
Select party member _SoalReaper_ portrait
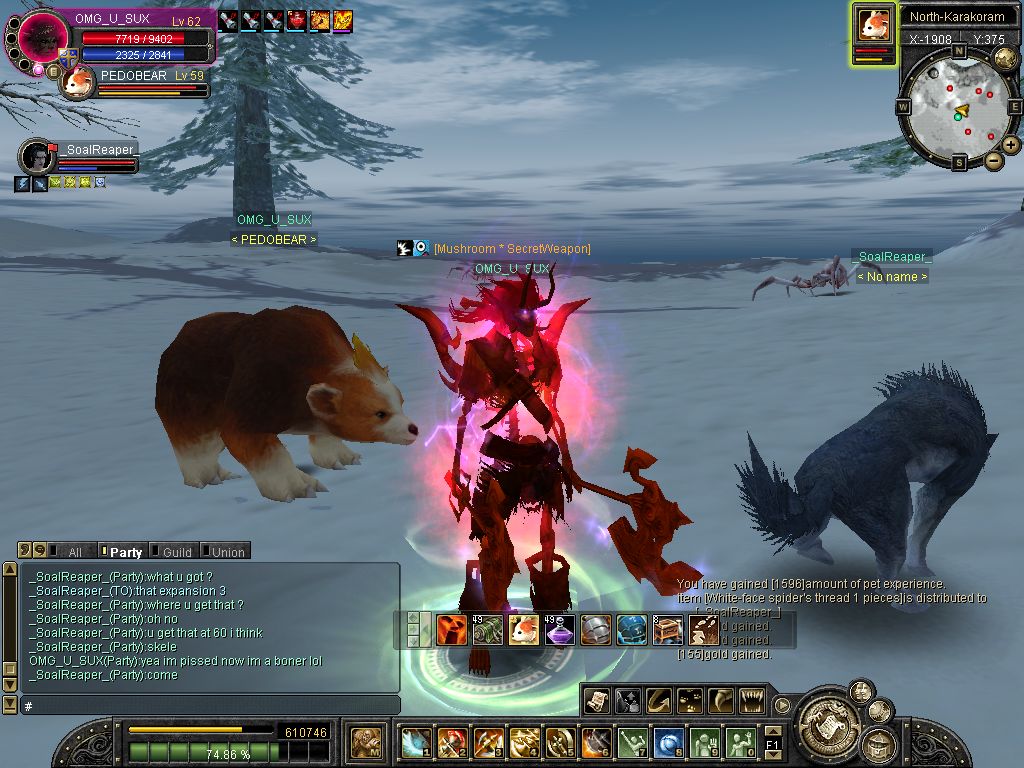pos(37,157)
